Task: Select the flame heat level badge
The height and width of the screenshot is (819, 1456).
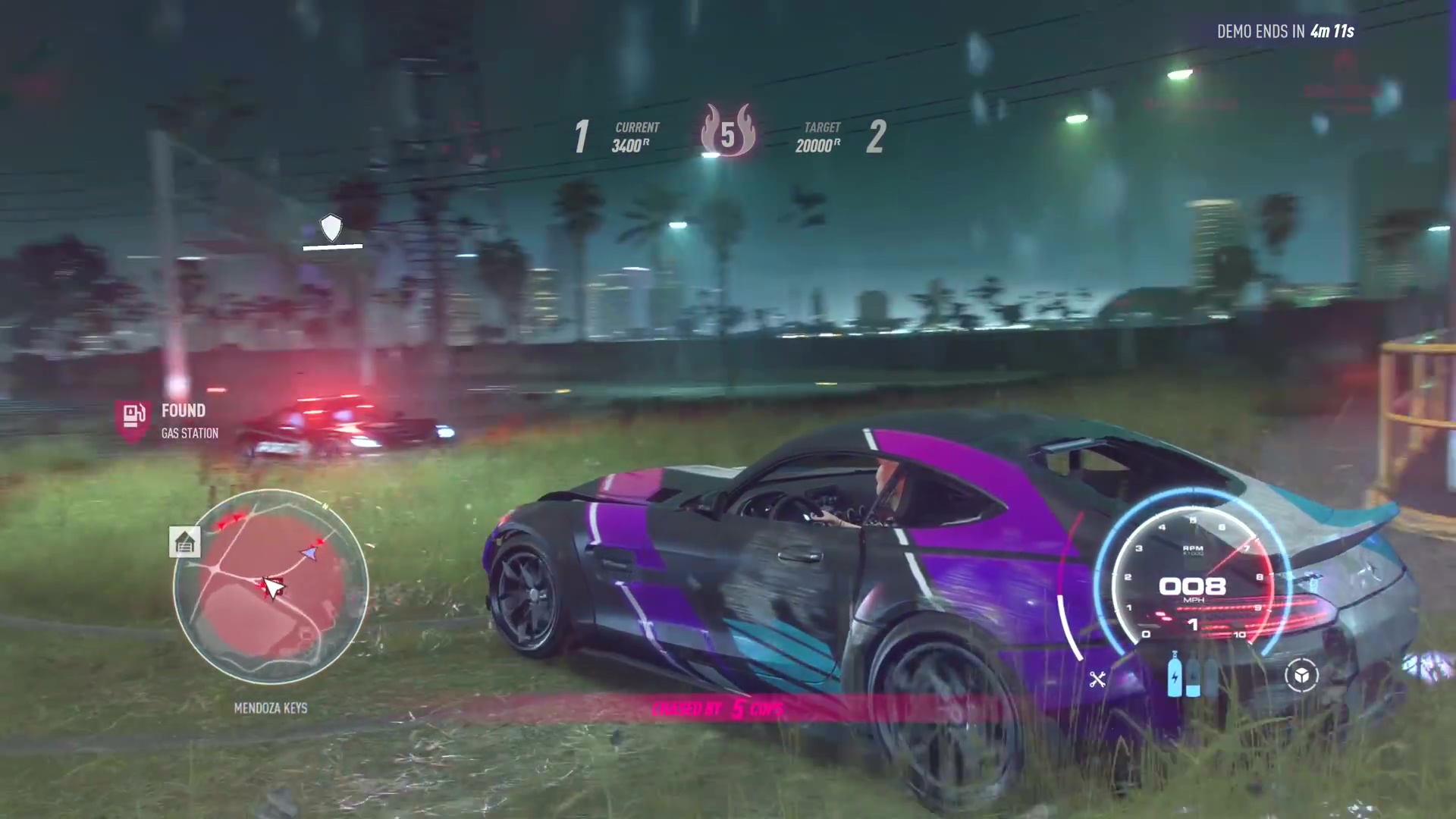Action: (727, 131)
